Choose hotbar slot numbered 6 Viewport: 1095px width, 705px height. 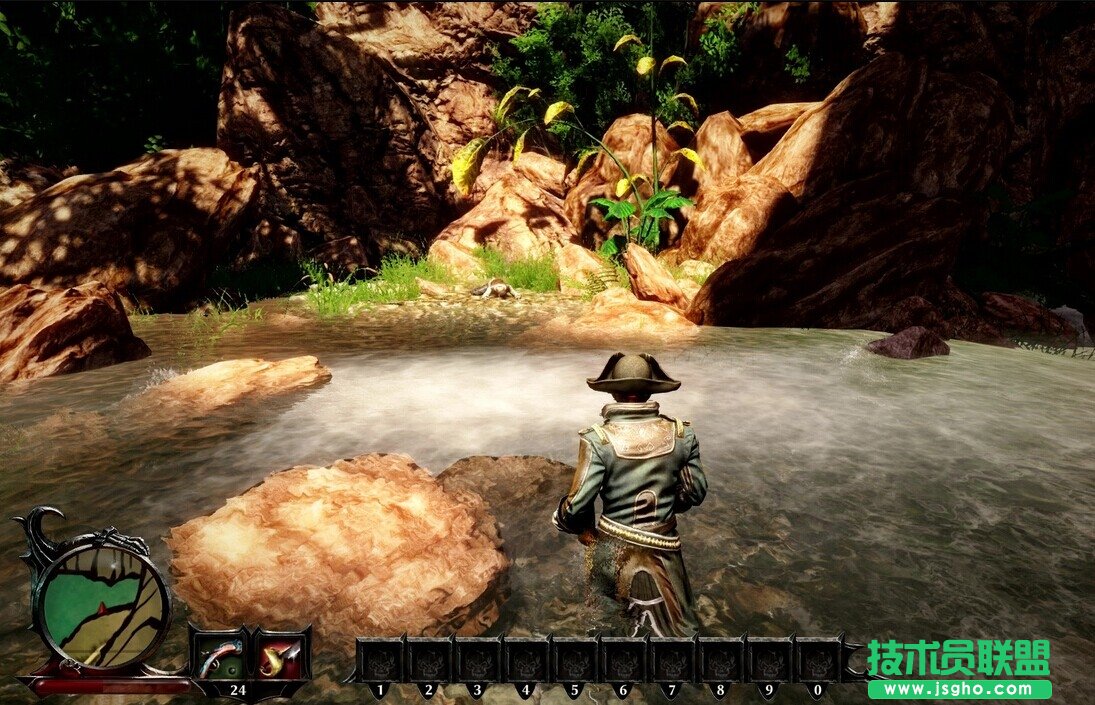pos(624,660)
